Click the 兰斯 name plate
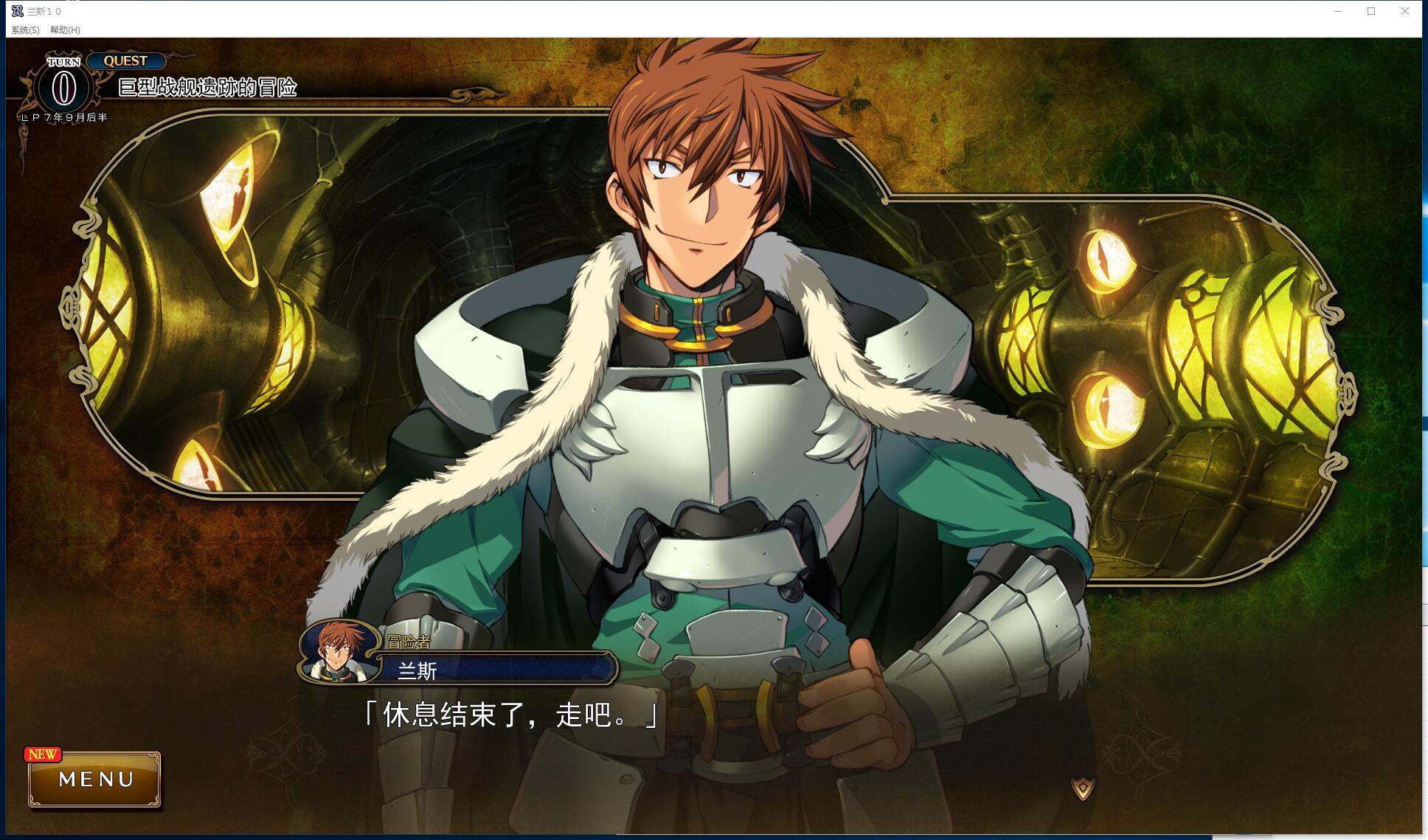 pos(494,671)
